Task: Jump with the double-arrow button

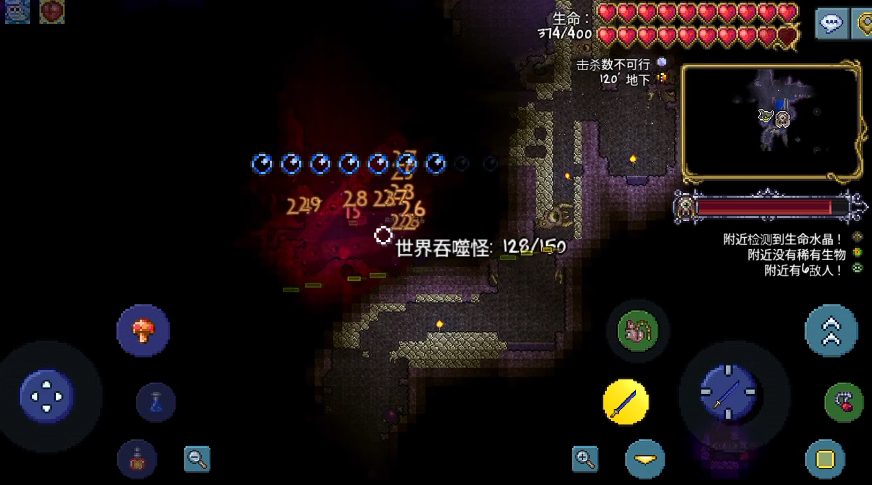Action: click(x=831, y=331)
